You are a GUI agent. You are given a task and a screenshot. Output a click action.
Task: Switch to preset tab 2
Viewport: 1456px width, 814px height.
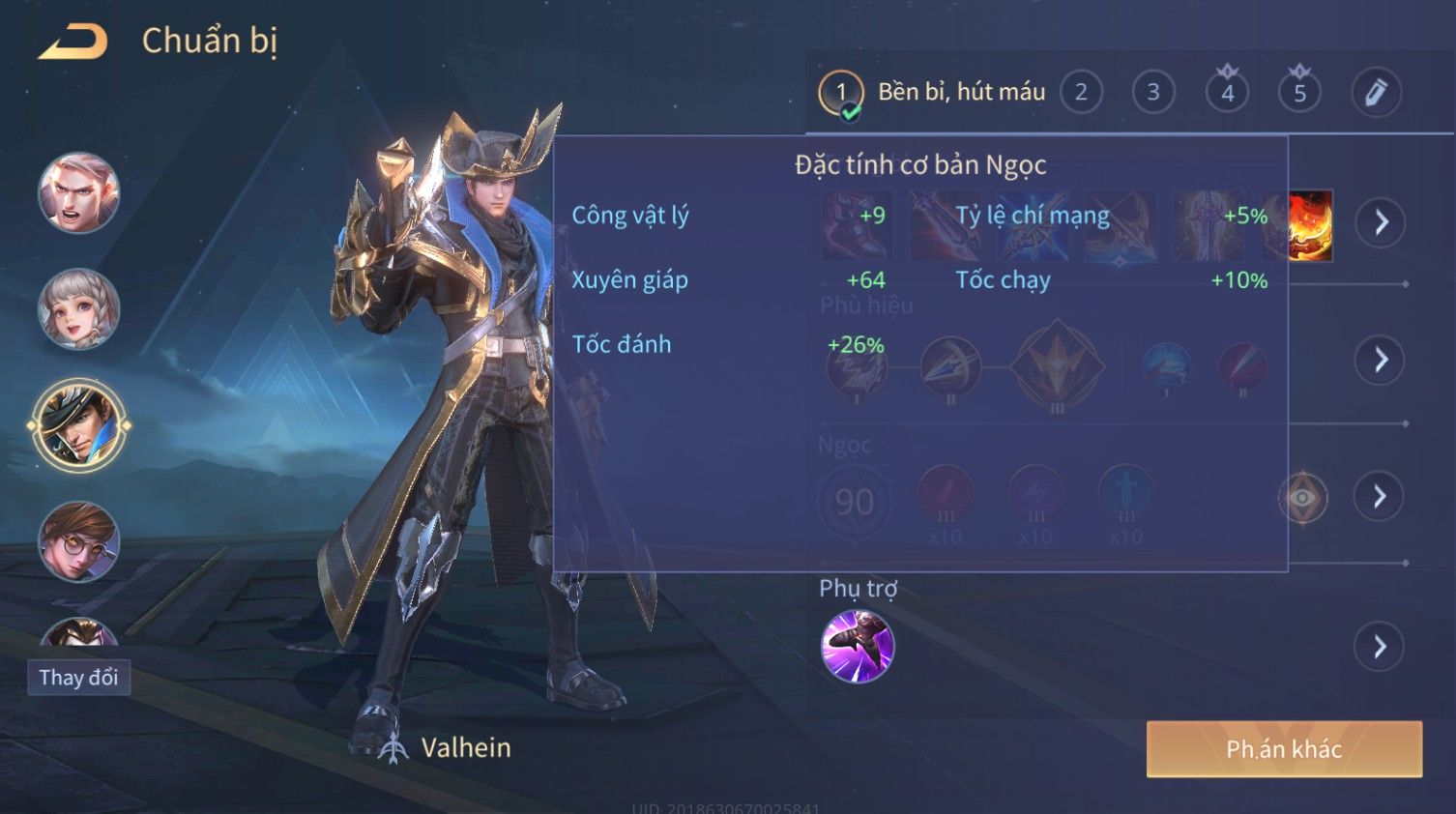(1081, 93)
